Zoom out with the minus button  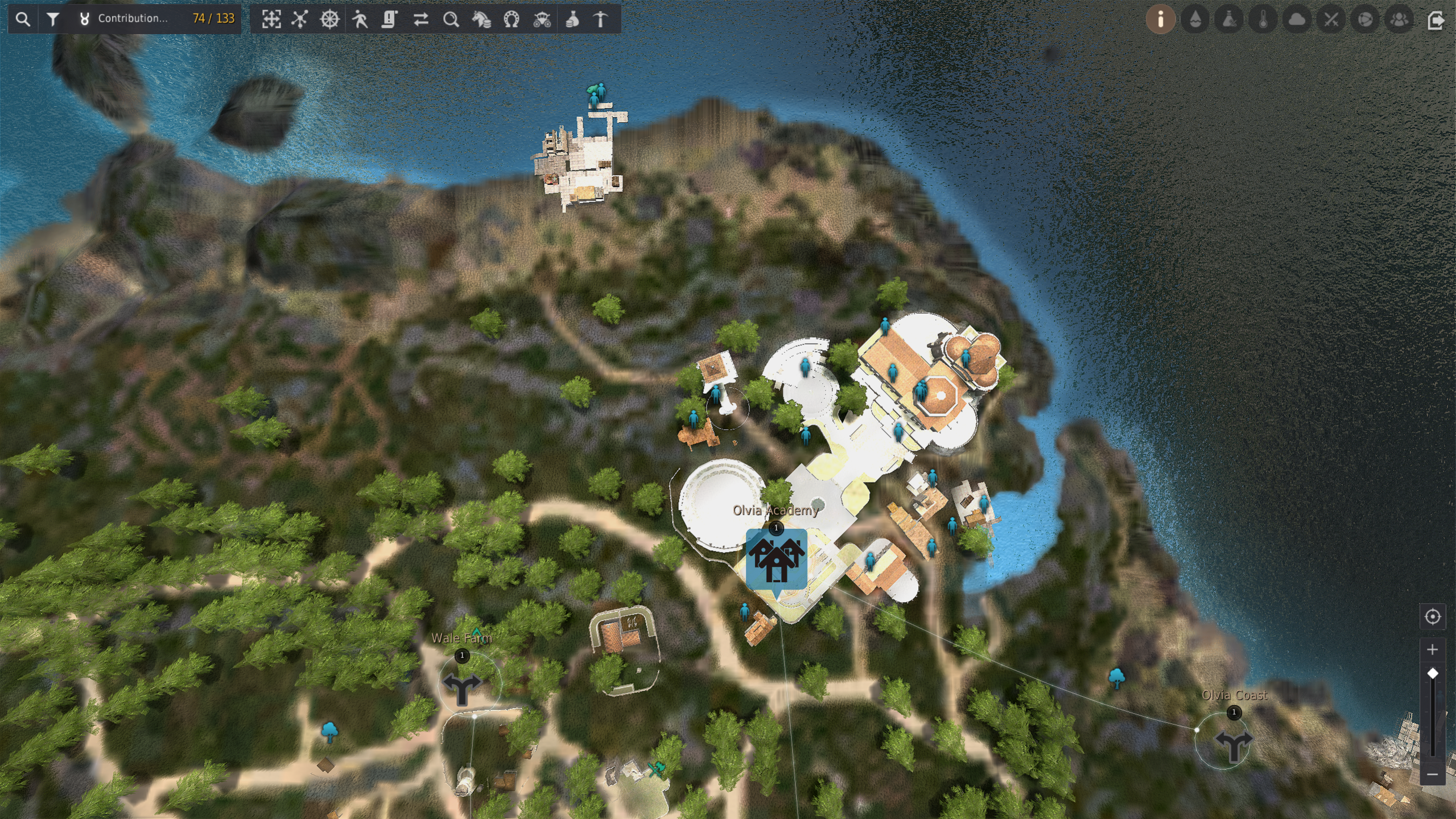(1432, 775)
